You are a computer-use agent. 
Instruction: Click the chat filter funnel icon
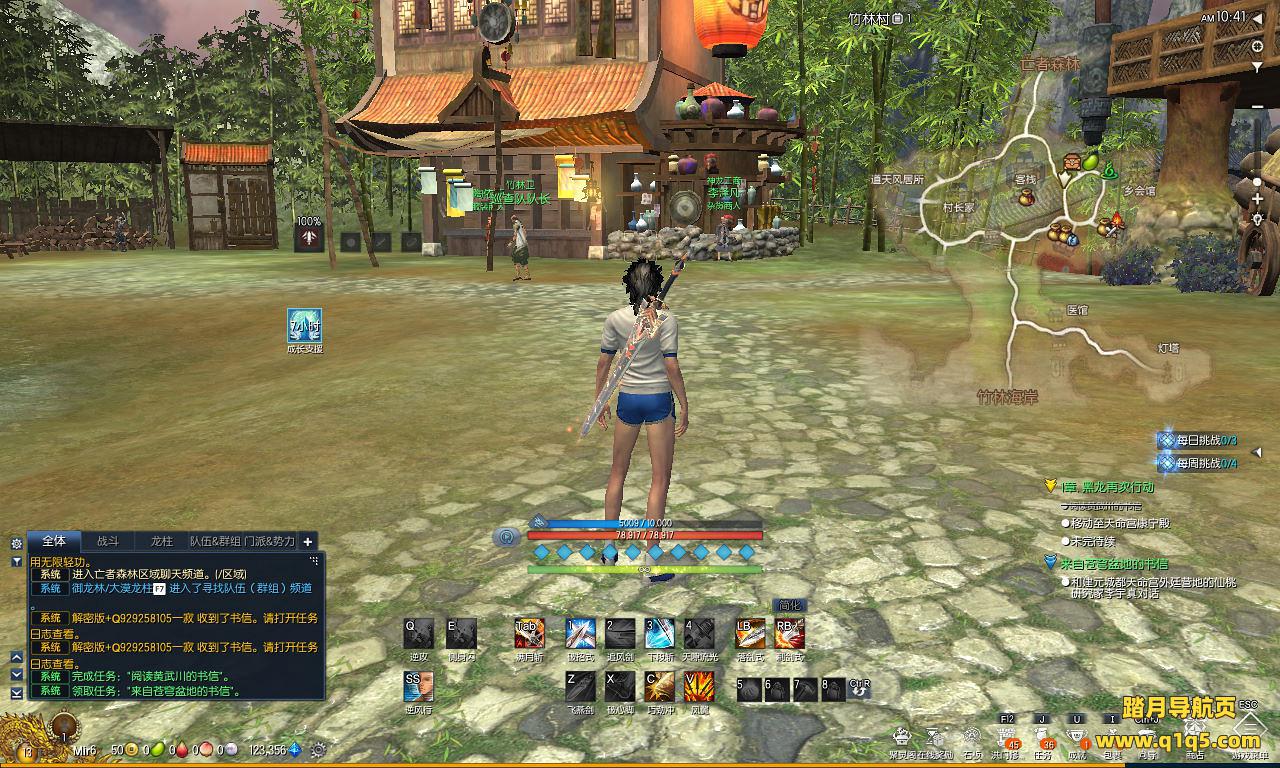pyautogui.click(x=16, y=562)
